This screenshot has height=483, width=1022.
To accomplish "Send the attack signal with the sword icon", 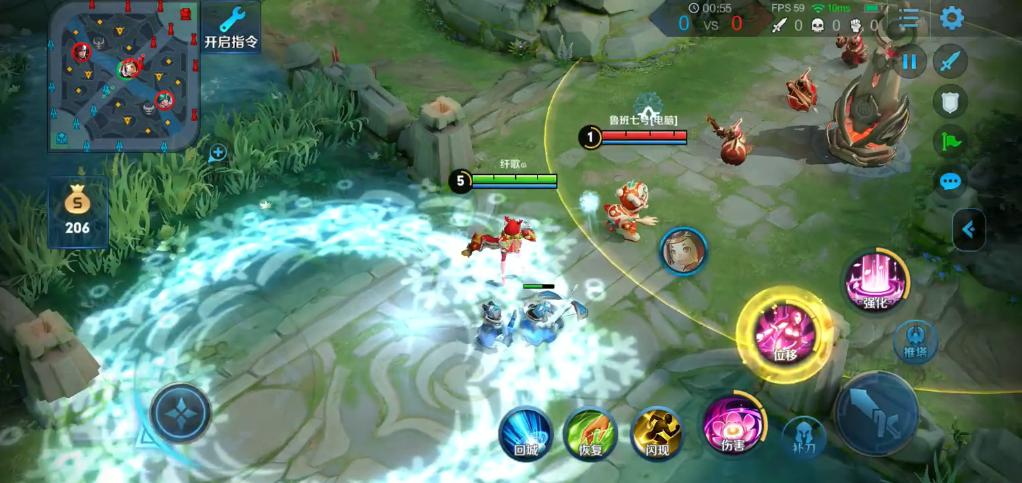I will point(950,62).
